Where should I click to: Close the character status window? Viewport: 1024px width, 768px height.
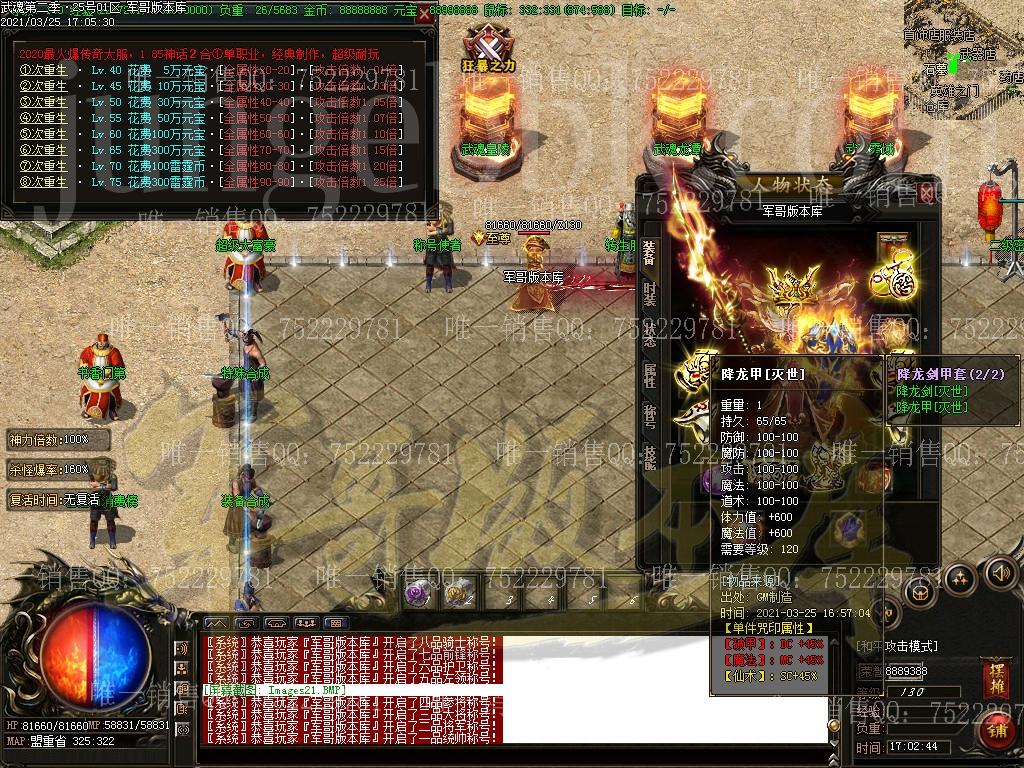[x=926, y=192]
